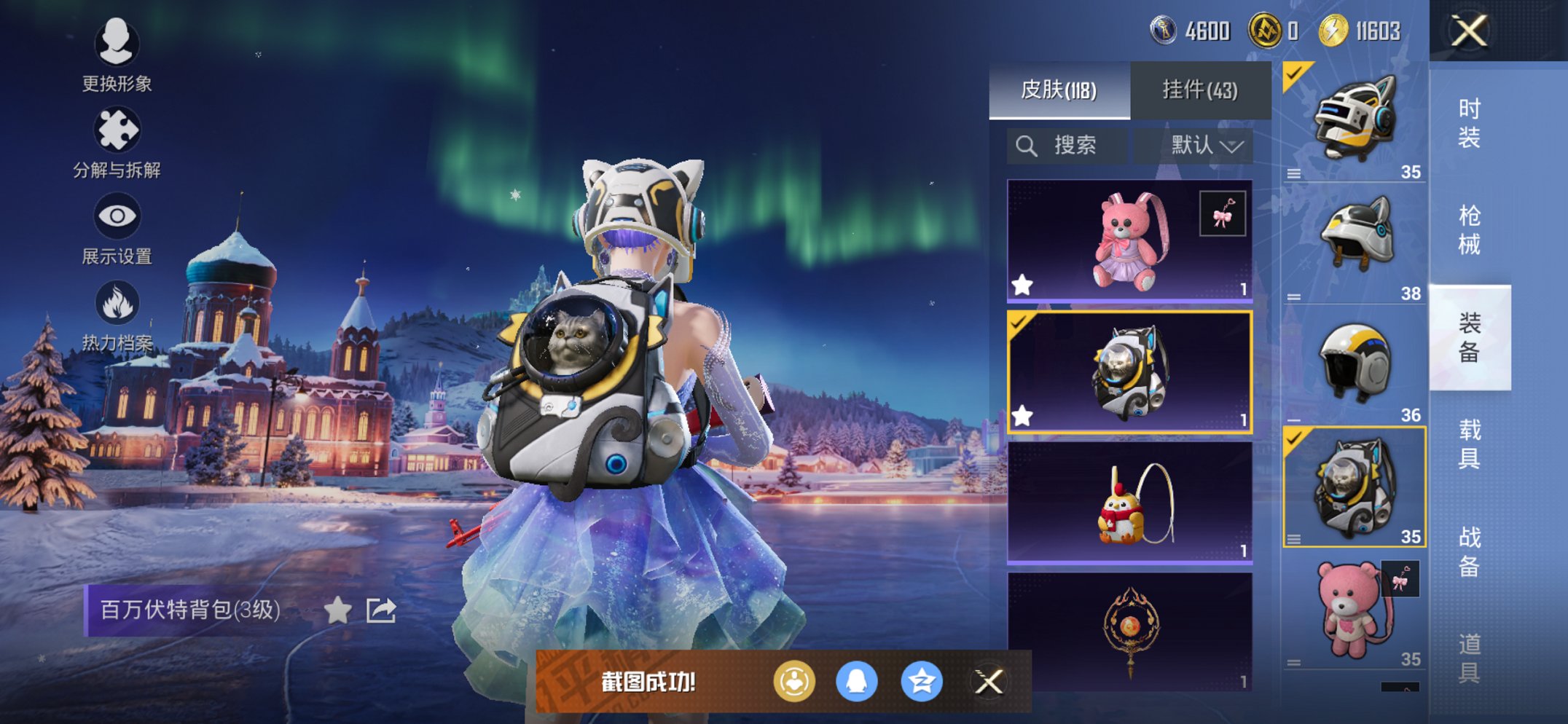Choose the orange orb ornament skin

(1129, 631)
